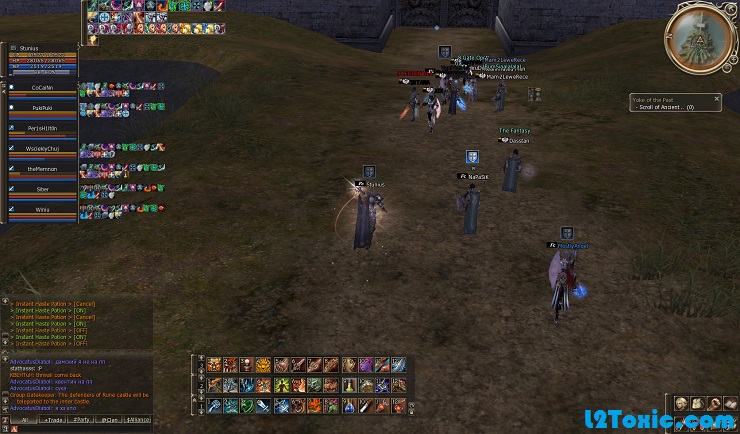This screenshot has height=434, width=740.
Task: Select party member CoCaINn
Action: tap(42, 88)
